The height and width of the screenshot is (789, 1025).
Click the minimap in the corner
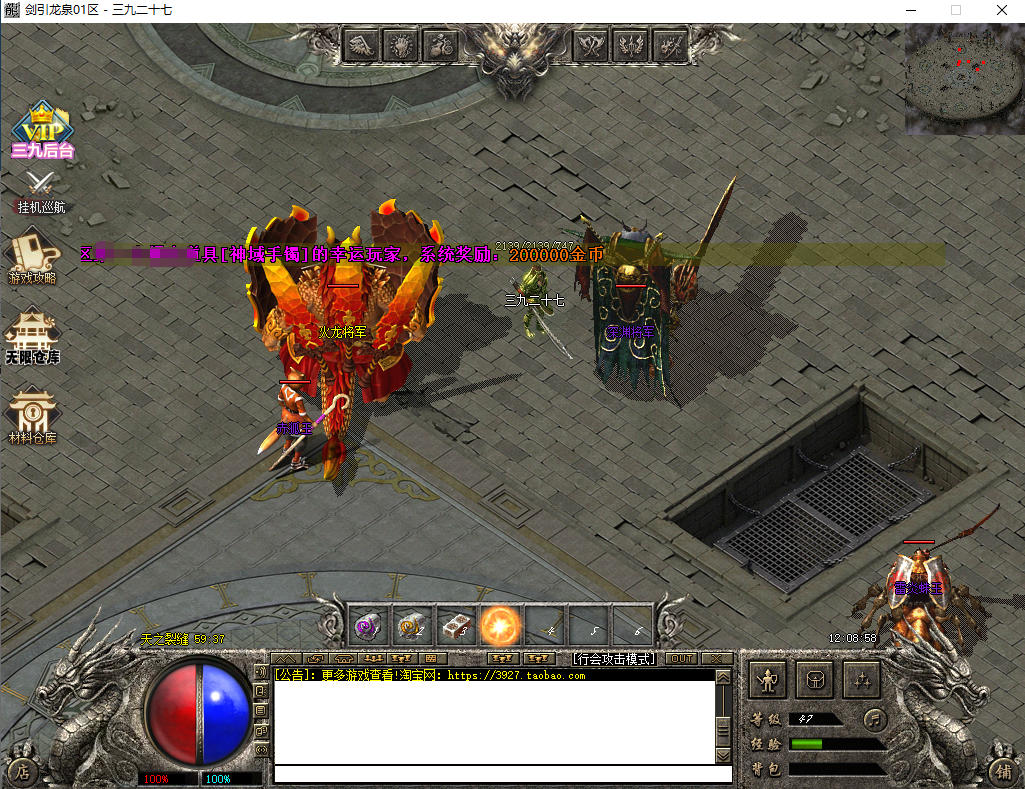click(964, 80)
